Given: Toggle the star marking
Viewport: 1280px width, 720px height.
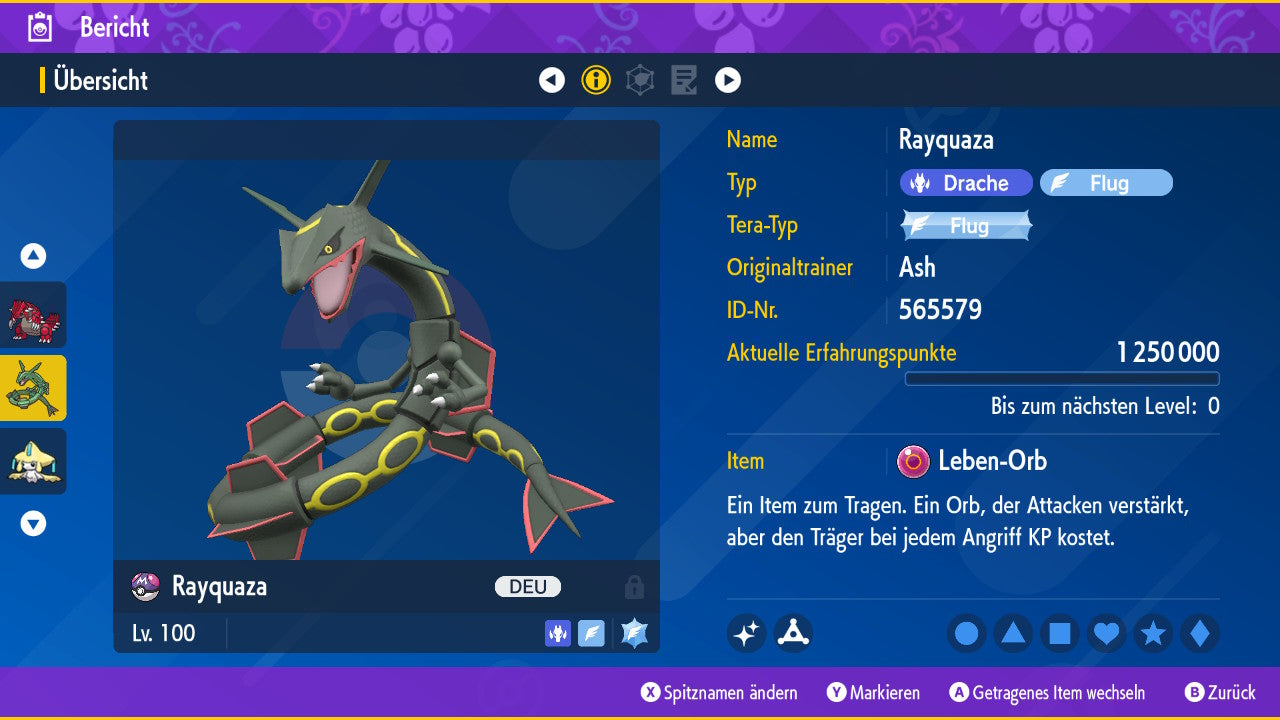Looking at the screenshot, I should click(x=1153, y=634).
